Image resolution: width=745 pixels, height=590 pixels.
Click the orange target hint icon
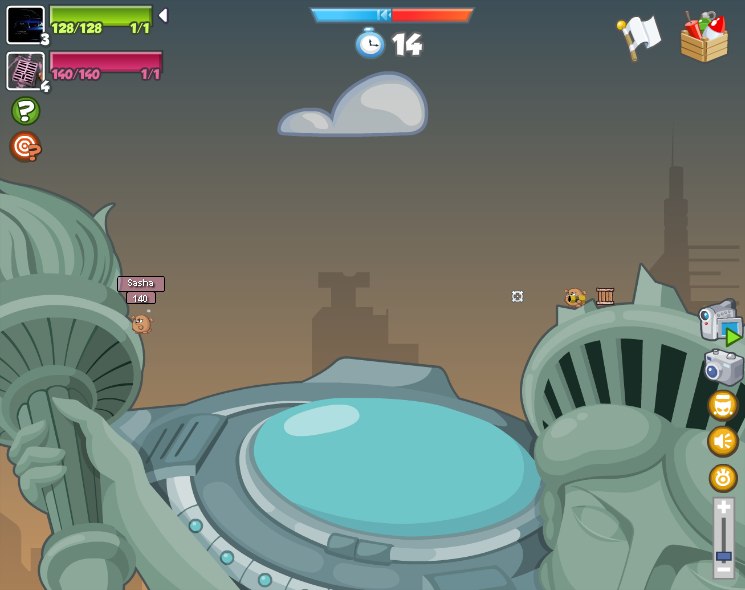[x=25, y=147]
